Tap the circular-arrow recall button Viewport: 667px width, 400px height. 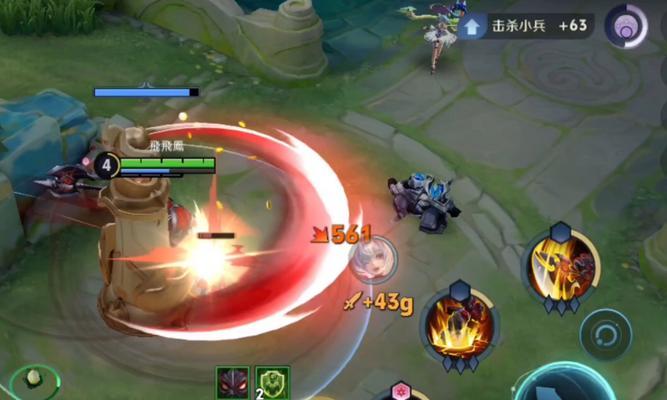tap(606, 333)
